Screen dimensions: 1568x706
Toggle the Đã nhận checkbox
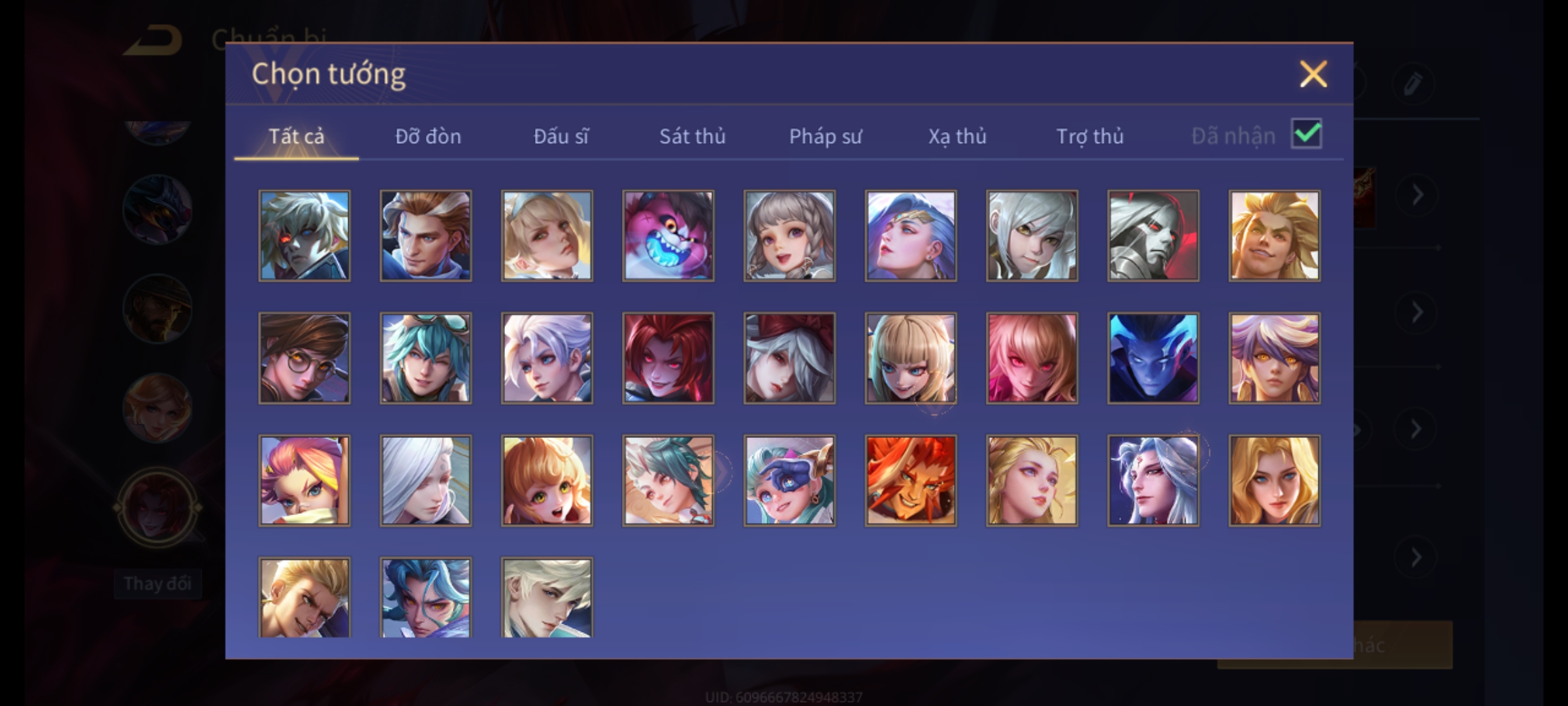coord(1307,134)
